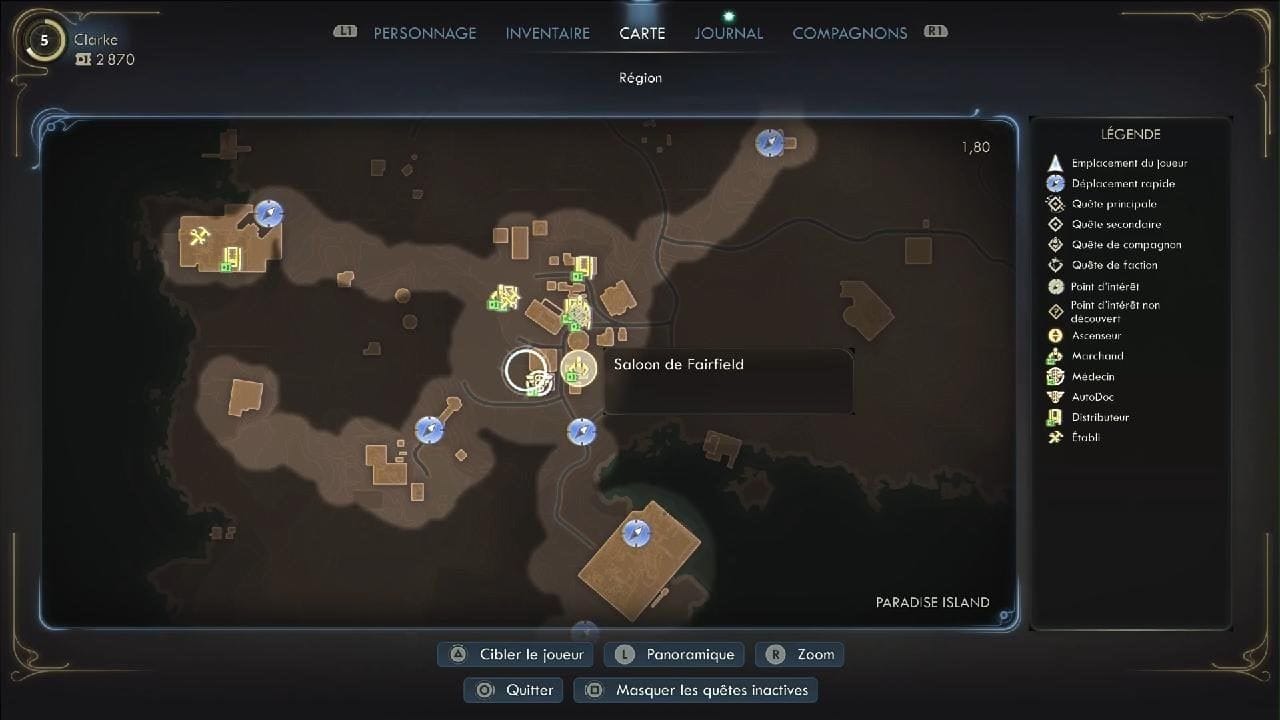Switch to the JOURNAL tab
The width and height of the screenshot is (1280, 720).
click(728, 32)
